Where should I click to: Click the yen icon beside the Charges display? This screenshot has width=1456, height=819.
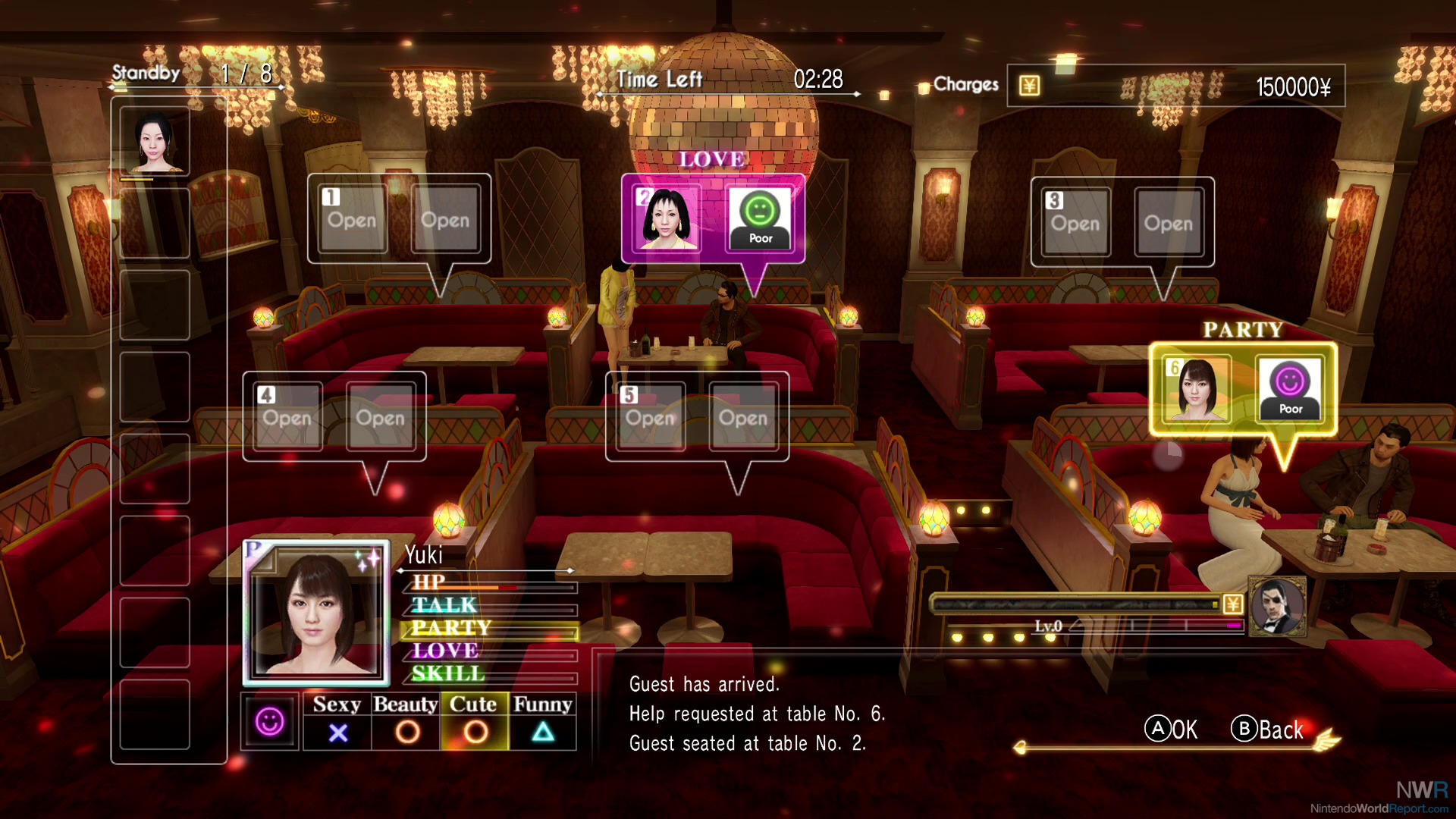(x=1029, y=85)
